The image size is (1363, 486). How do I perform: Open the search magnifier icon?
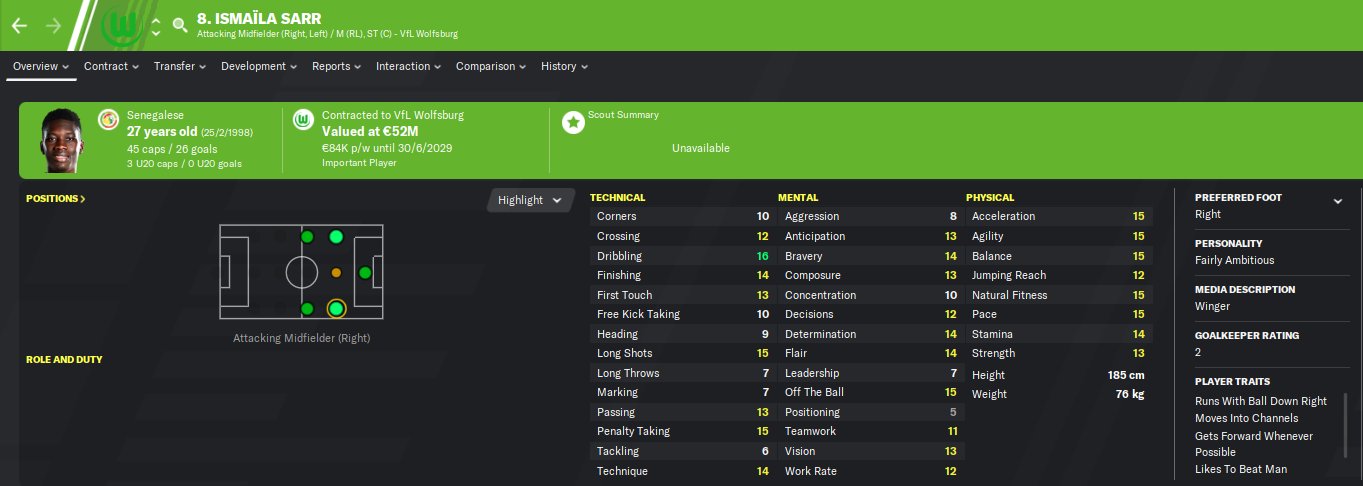point(180,25)
